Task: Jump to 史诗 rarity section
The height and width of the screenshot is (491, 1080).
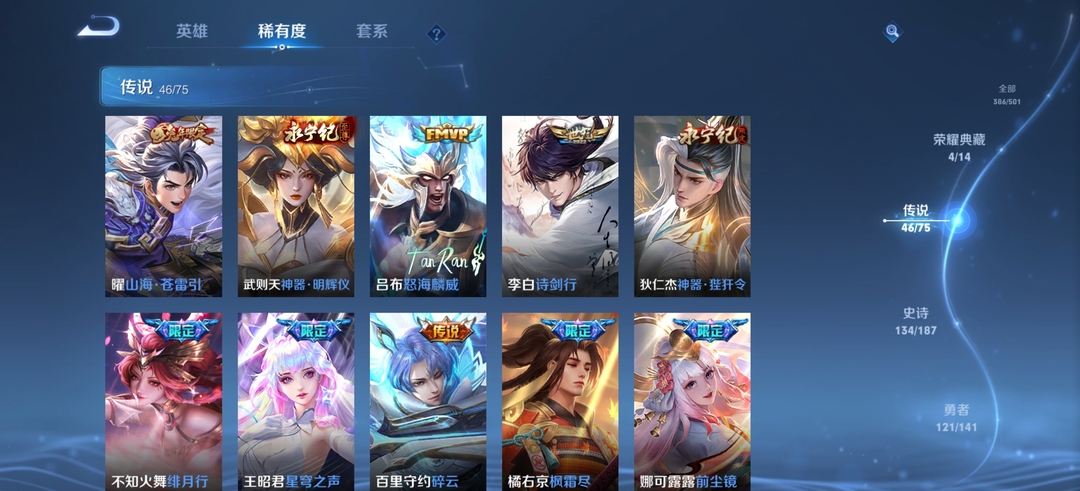Action: tap(916, 320)
